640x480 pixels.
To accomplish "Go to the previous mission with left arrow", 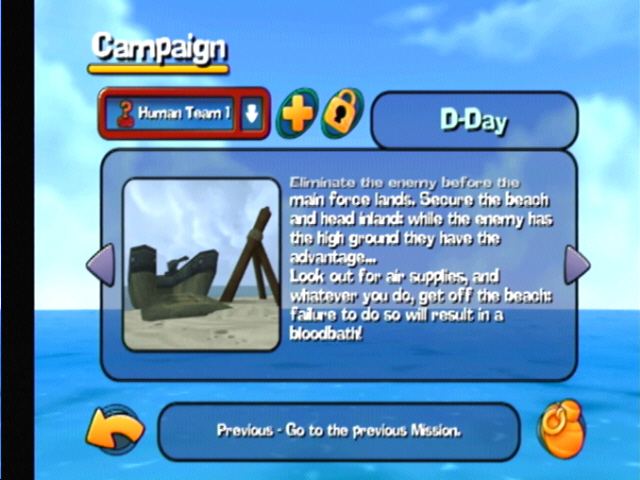I will click(x=100, y=265).
